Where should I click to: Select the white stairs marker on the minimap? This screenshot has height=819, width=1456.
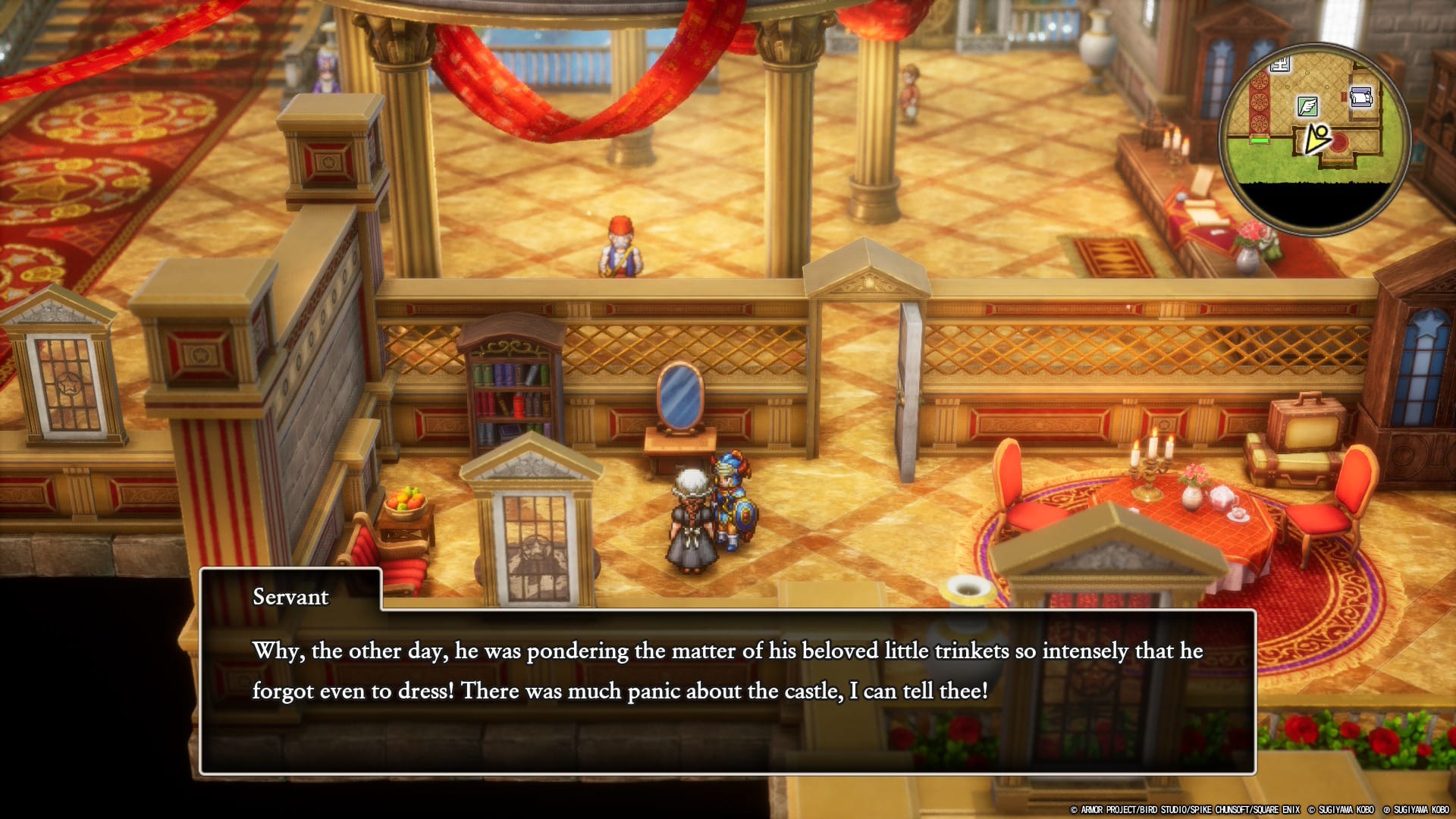point(1280,65)
